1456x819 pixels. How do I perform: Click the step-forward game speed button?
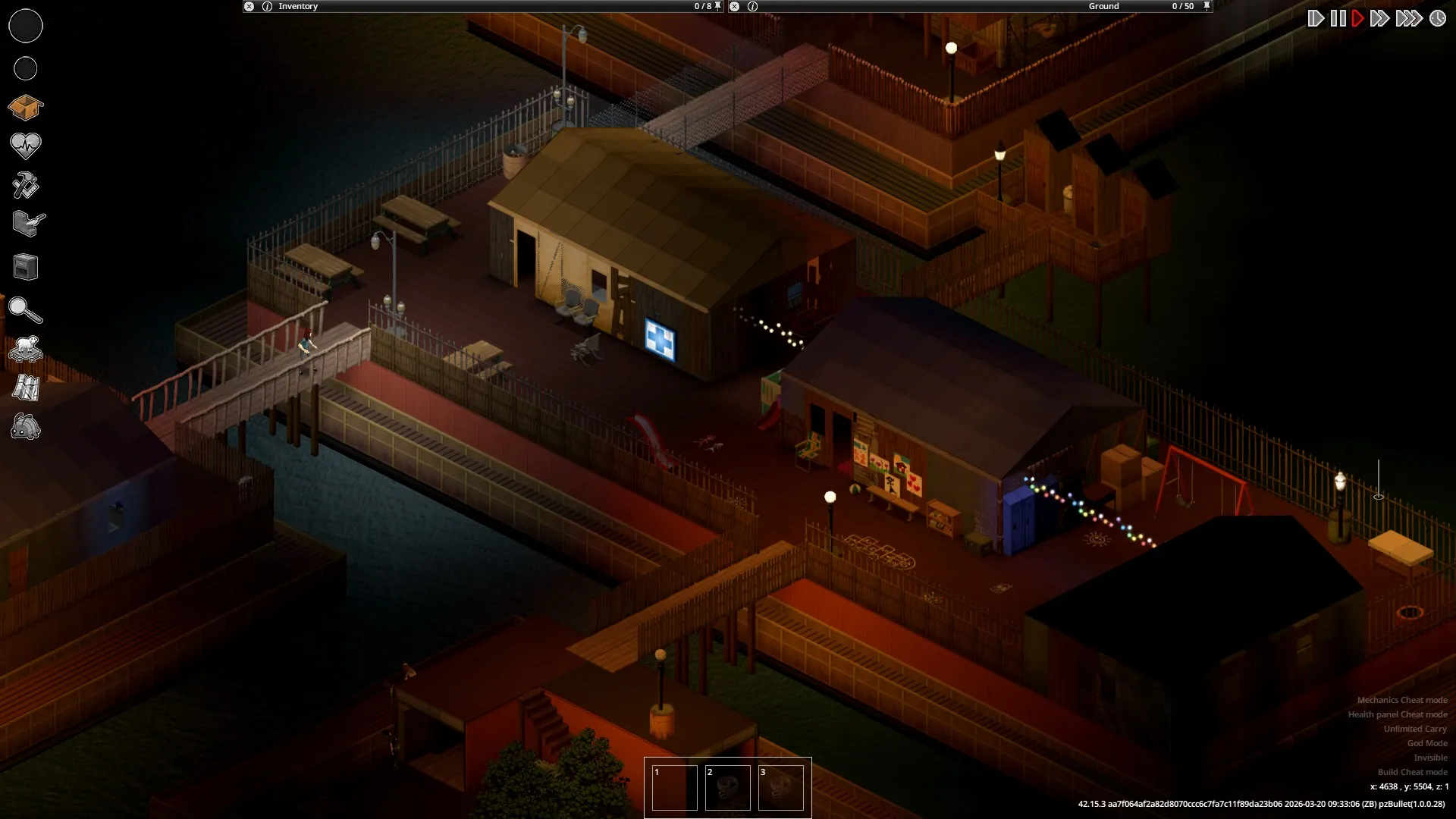tap(1316, 18)
